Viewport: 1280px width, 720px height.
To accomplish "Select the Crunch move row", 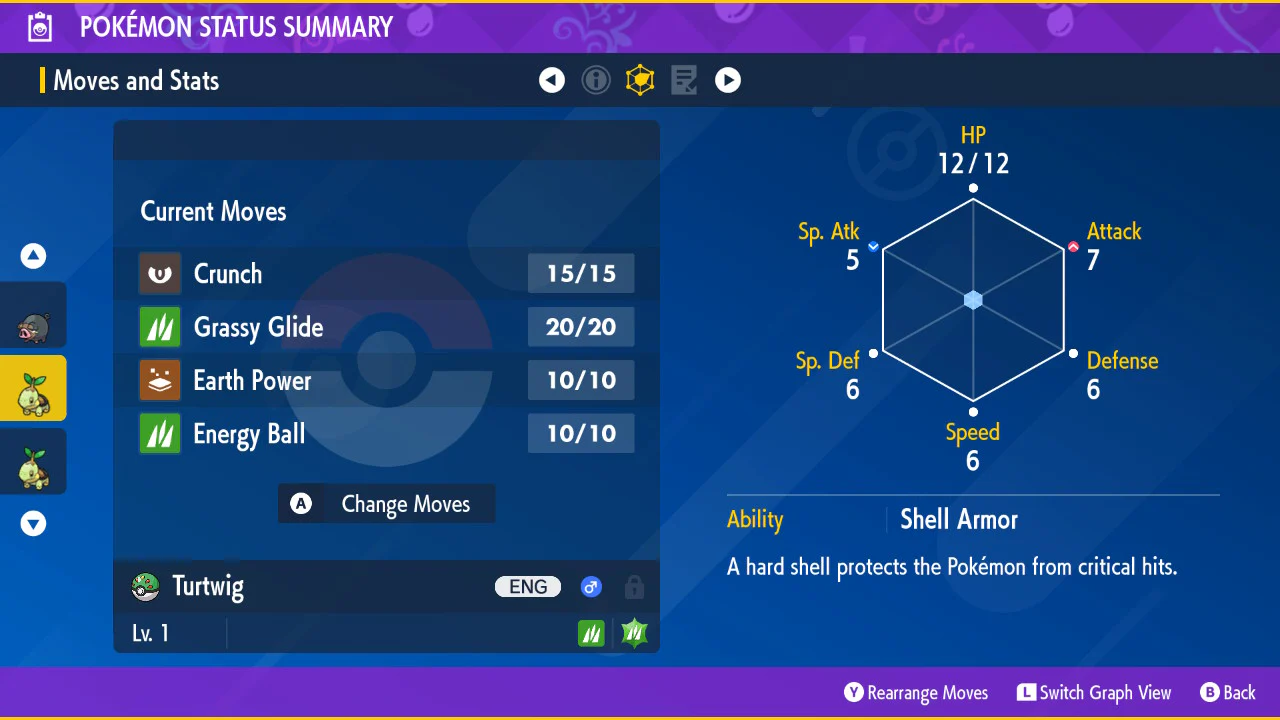I will 386,274.
